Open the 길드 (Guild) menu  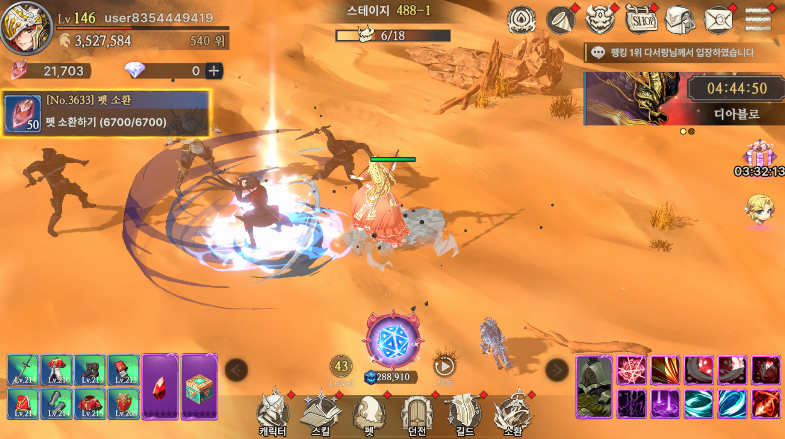[x=464, y=412]
